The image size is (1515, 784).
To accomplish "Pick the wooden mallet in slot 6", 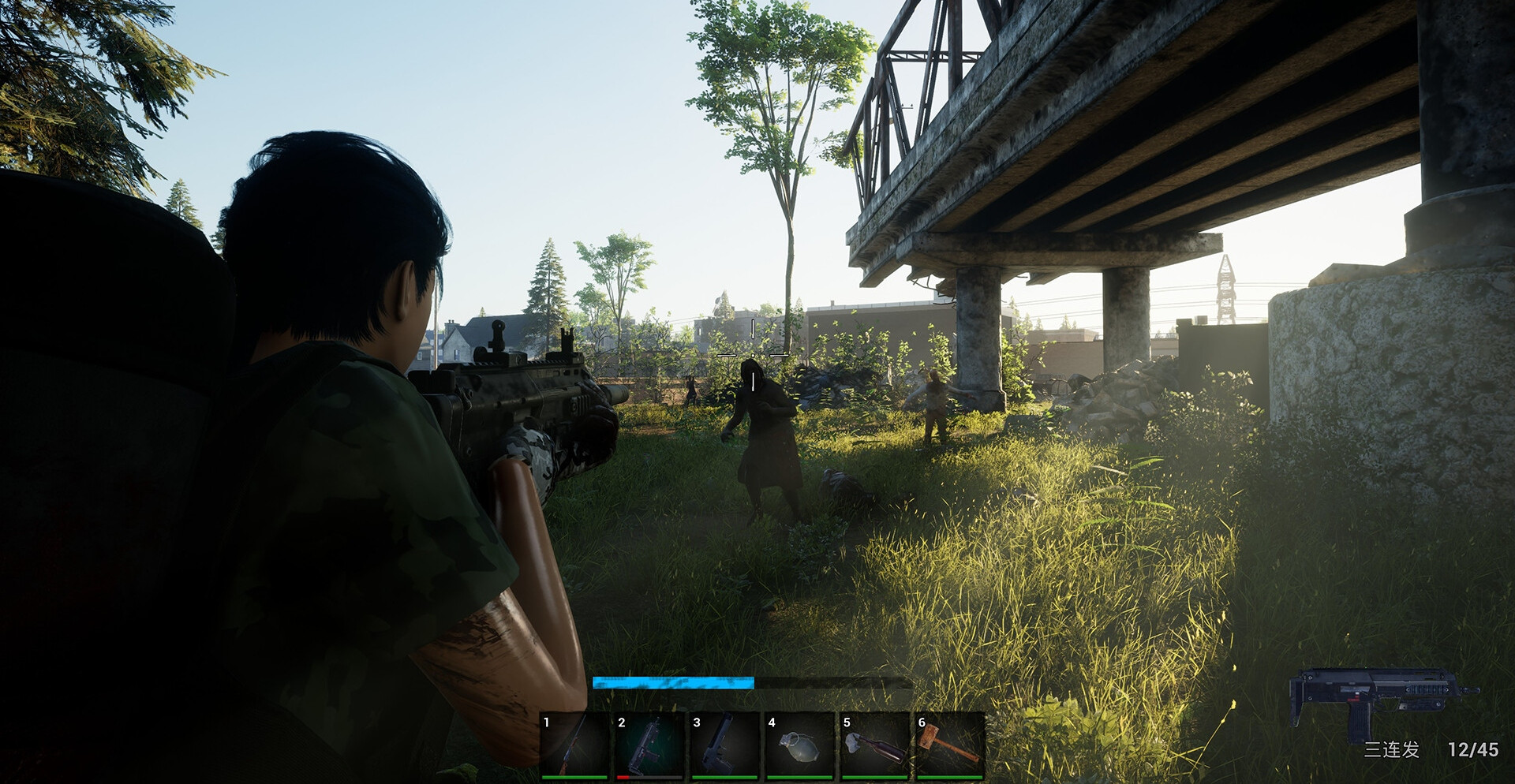I will [950, 745].
